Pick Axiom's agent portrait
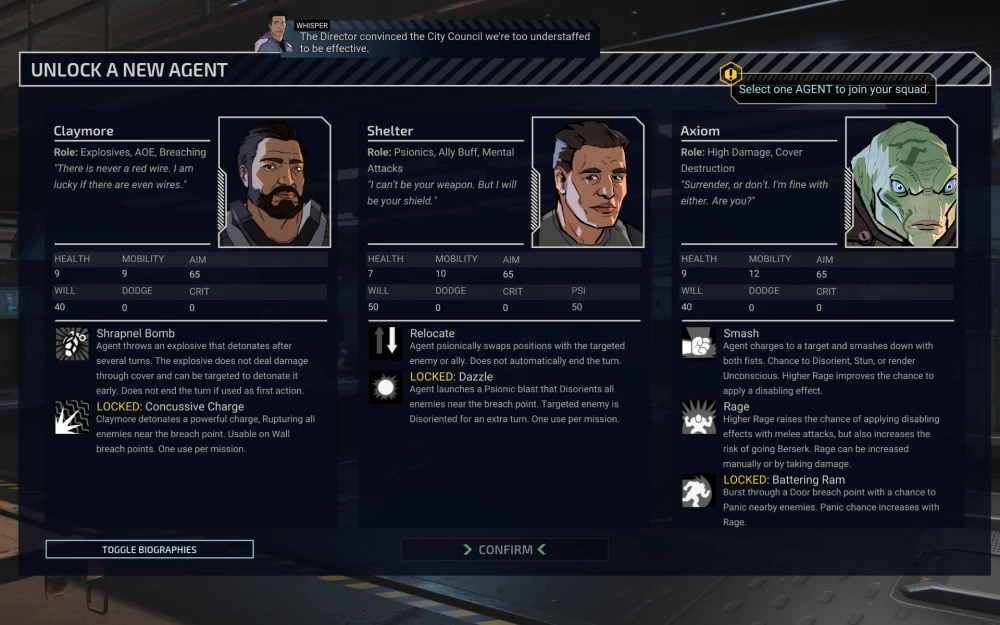Viewport: 1000px width, 625px height. point(901,182)
